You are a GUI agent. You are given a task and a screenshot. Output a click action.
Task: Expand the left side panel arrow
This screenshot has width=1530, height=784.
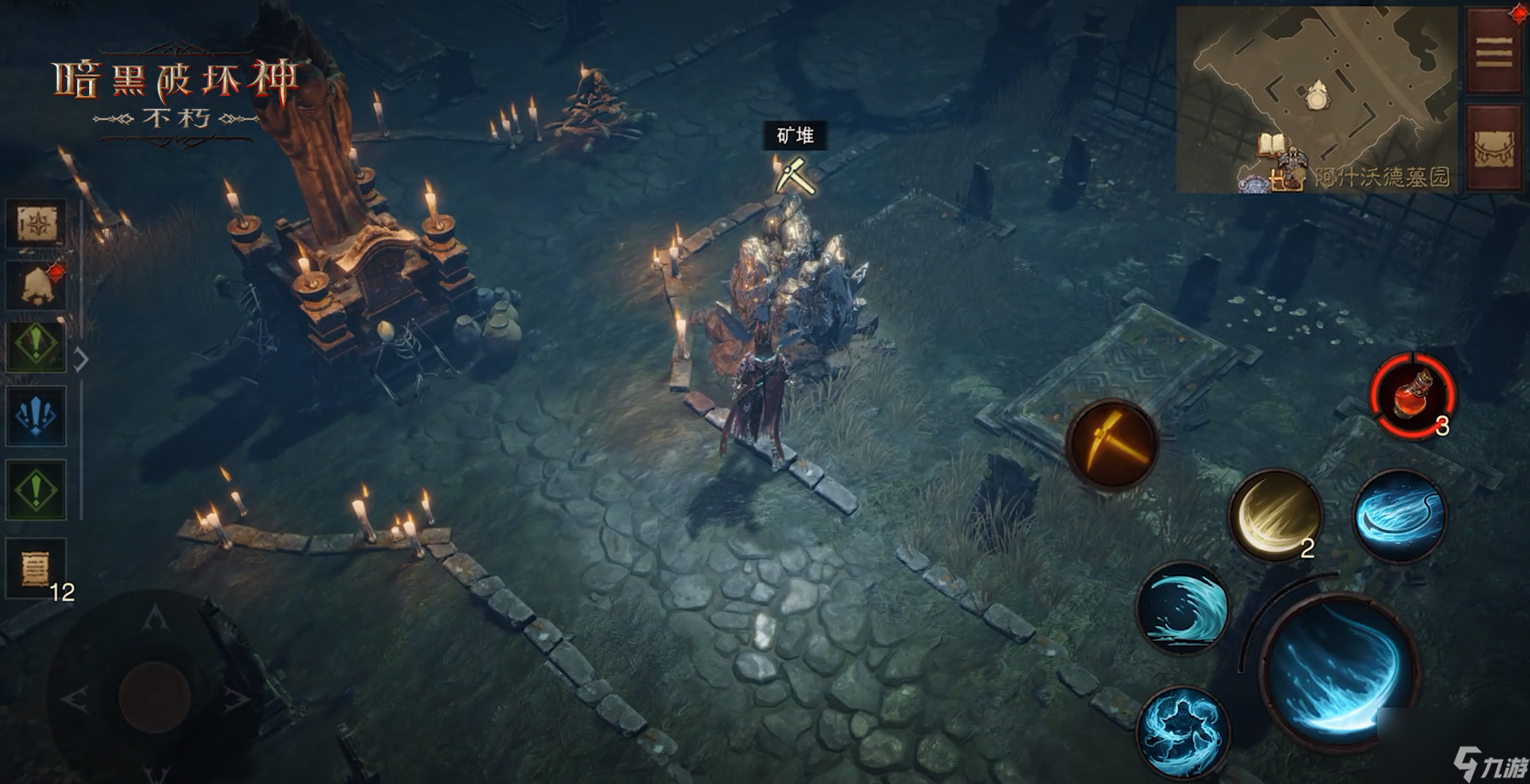point(82,360)
